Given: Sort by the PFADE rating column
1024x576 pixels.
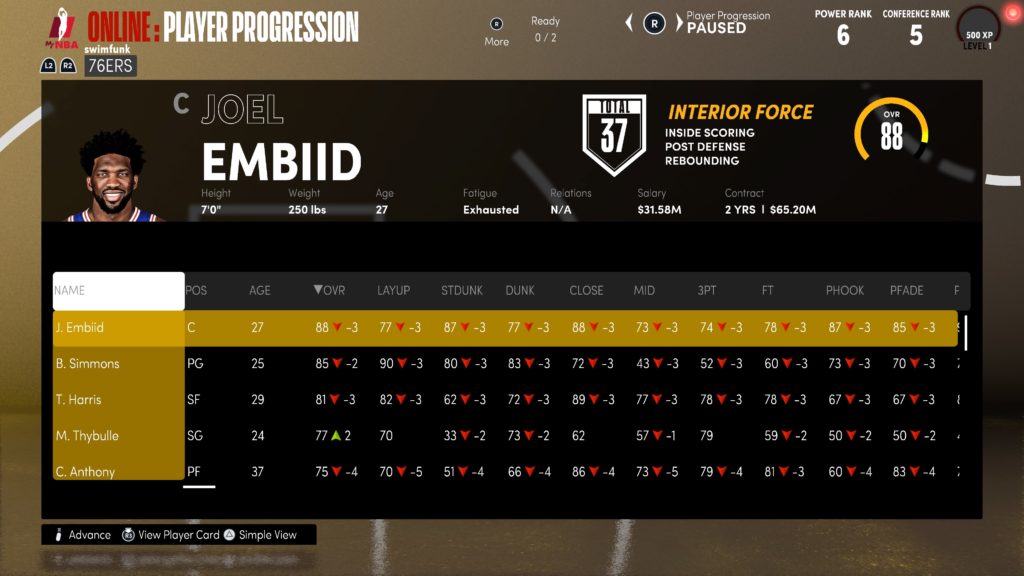Looking at the screenshot, I should coord(907,291).
